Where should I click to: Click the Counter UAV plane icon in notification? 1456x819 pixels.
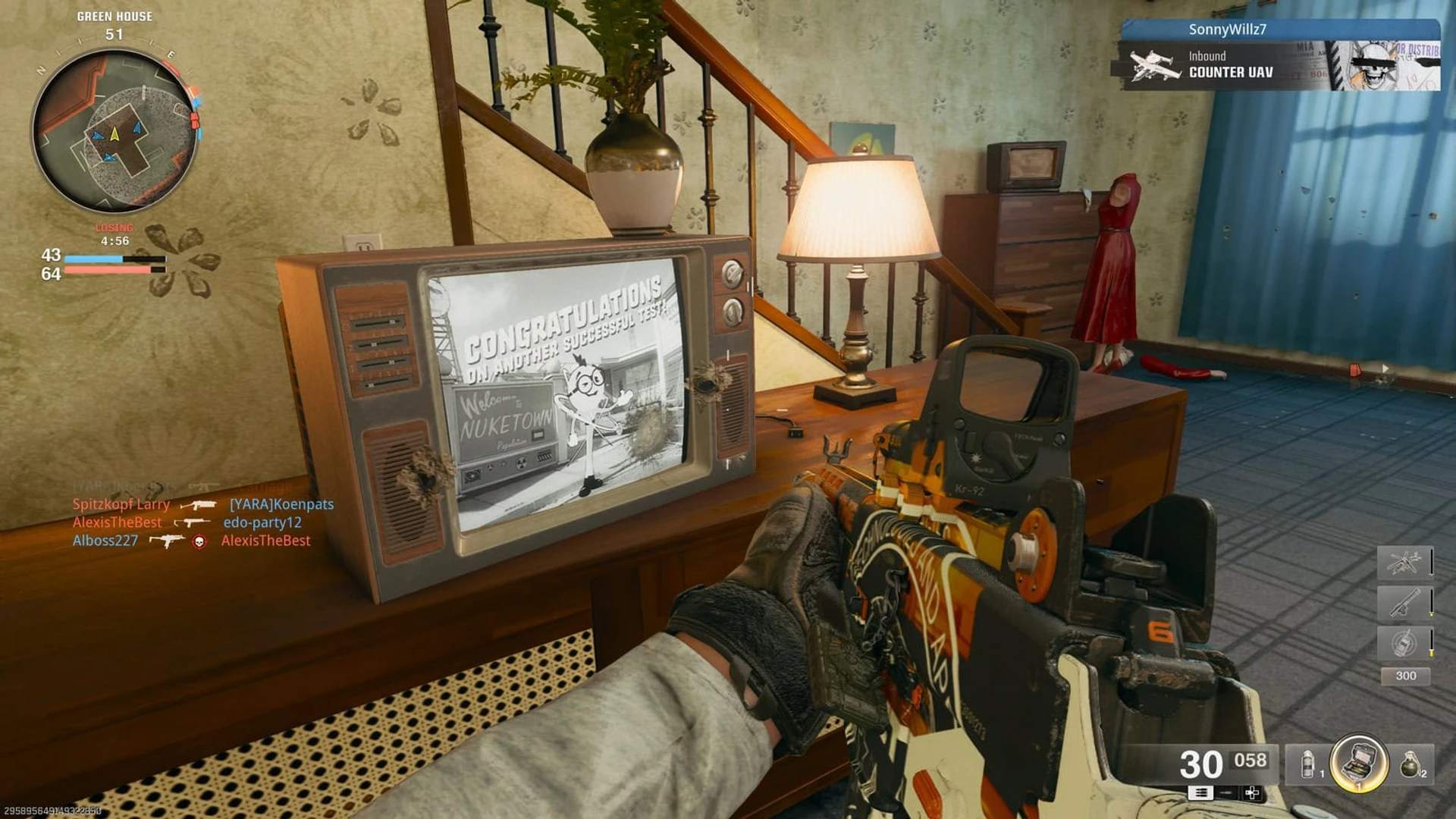[1153, 64]
